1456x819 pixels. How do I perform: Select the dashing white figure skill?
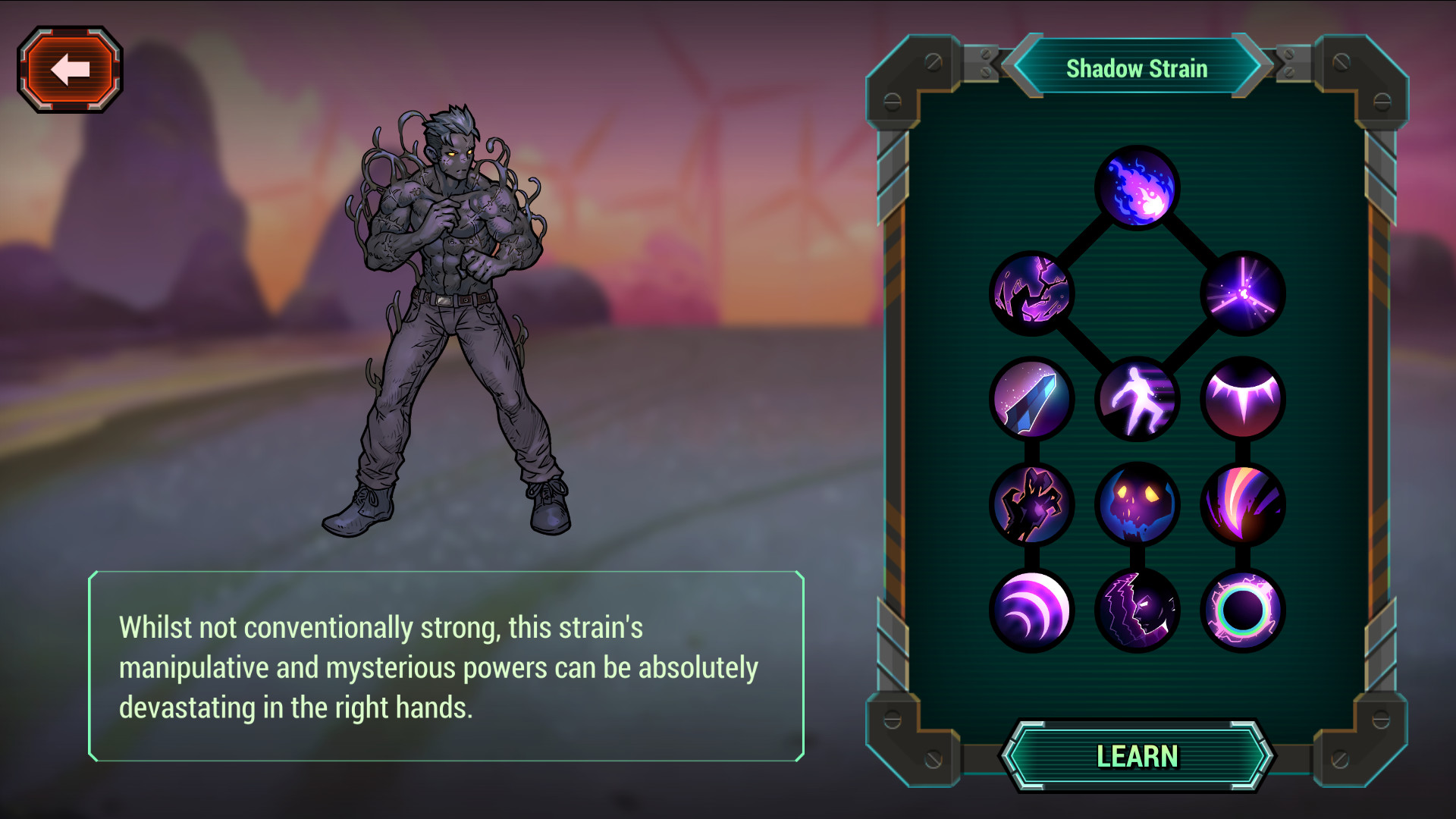click(x=1137, y=399)
